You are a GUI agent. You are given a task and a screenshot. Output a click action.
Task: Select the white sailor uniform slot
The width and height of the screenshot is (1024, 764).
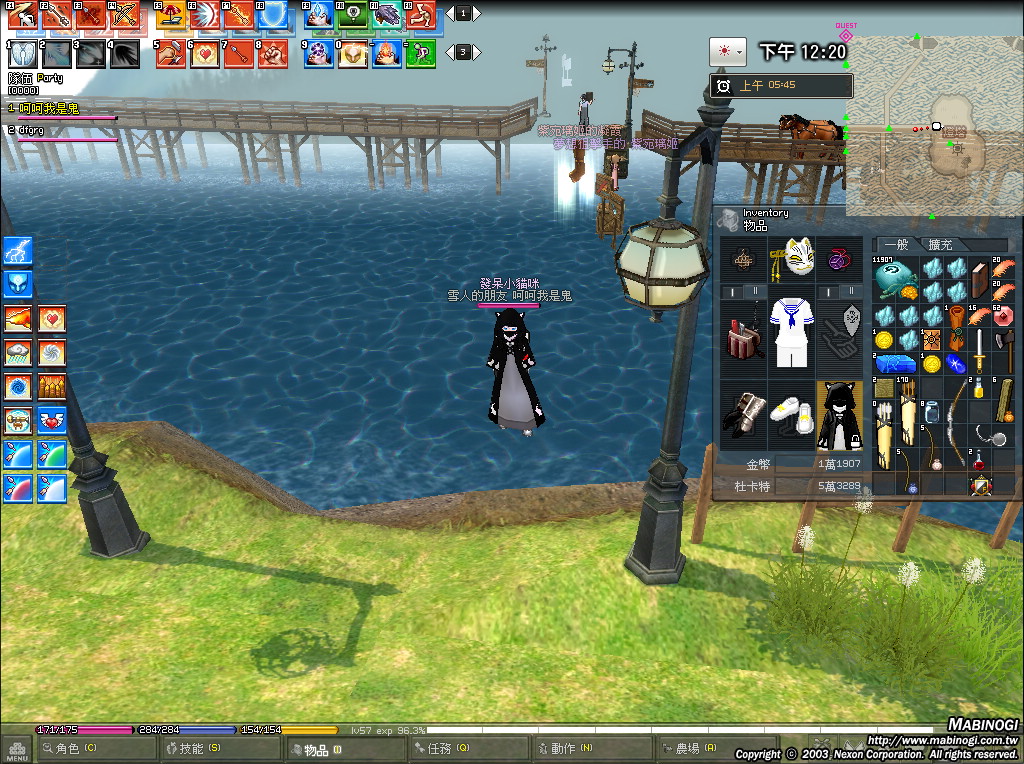click(x=793, y=332)
